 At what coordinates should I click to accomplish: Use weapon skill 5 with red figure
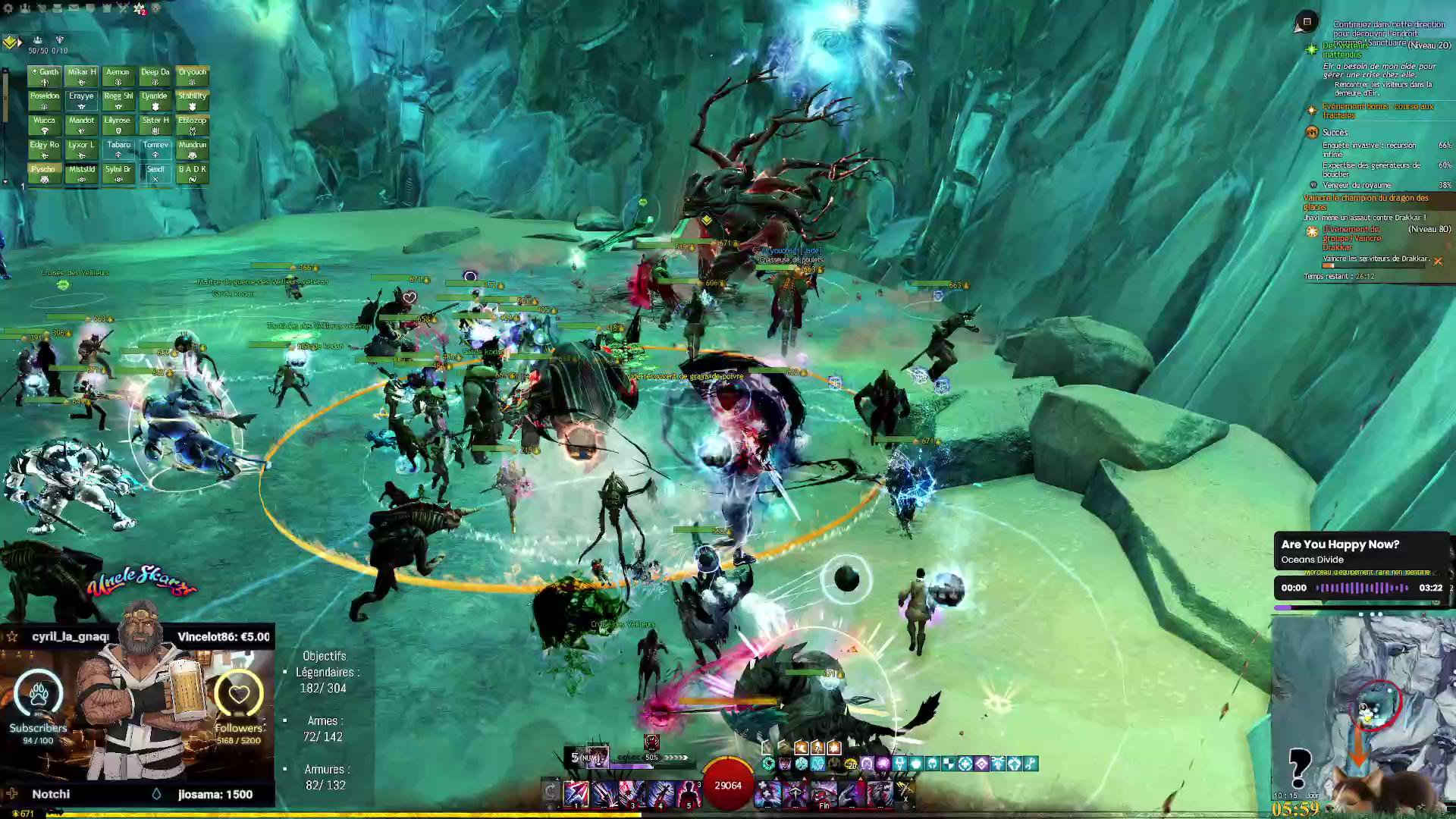click(x=689, y=793)
